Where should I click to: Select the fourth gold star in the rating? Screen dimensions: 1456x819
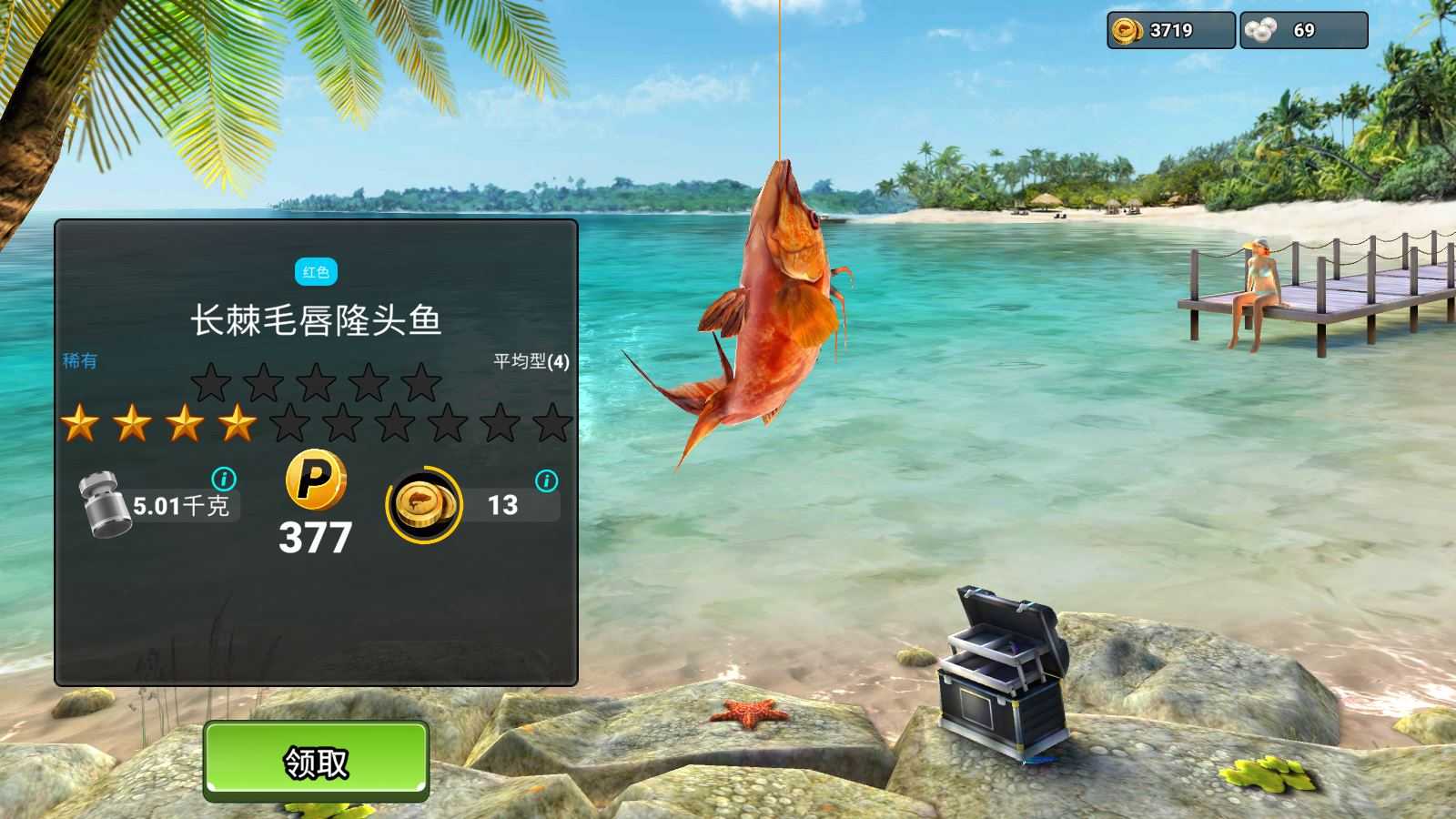pos(238,423)
